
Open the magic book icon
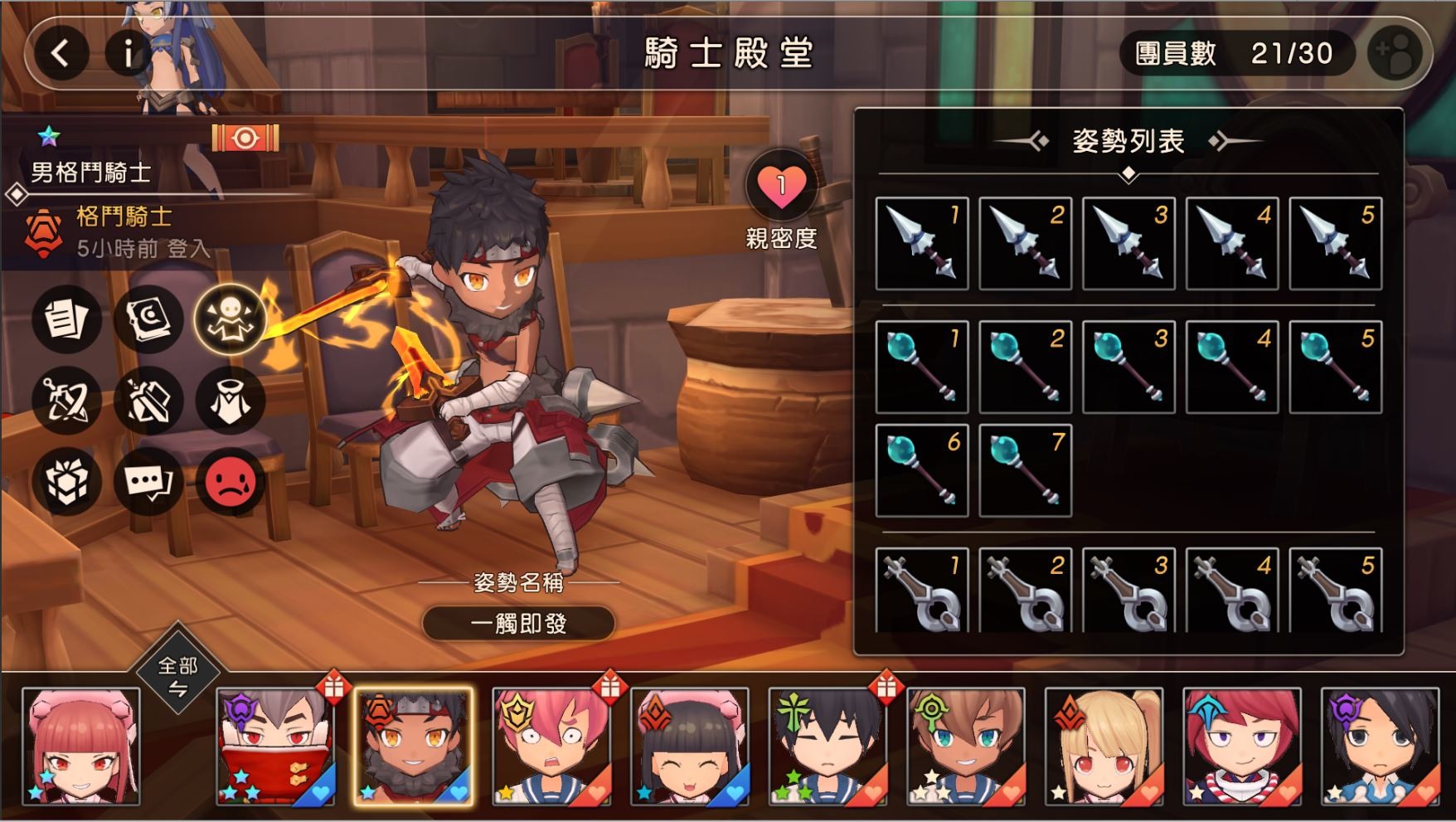coord(148,321)
